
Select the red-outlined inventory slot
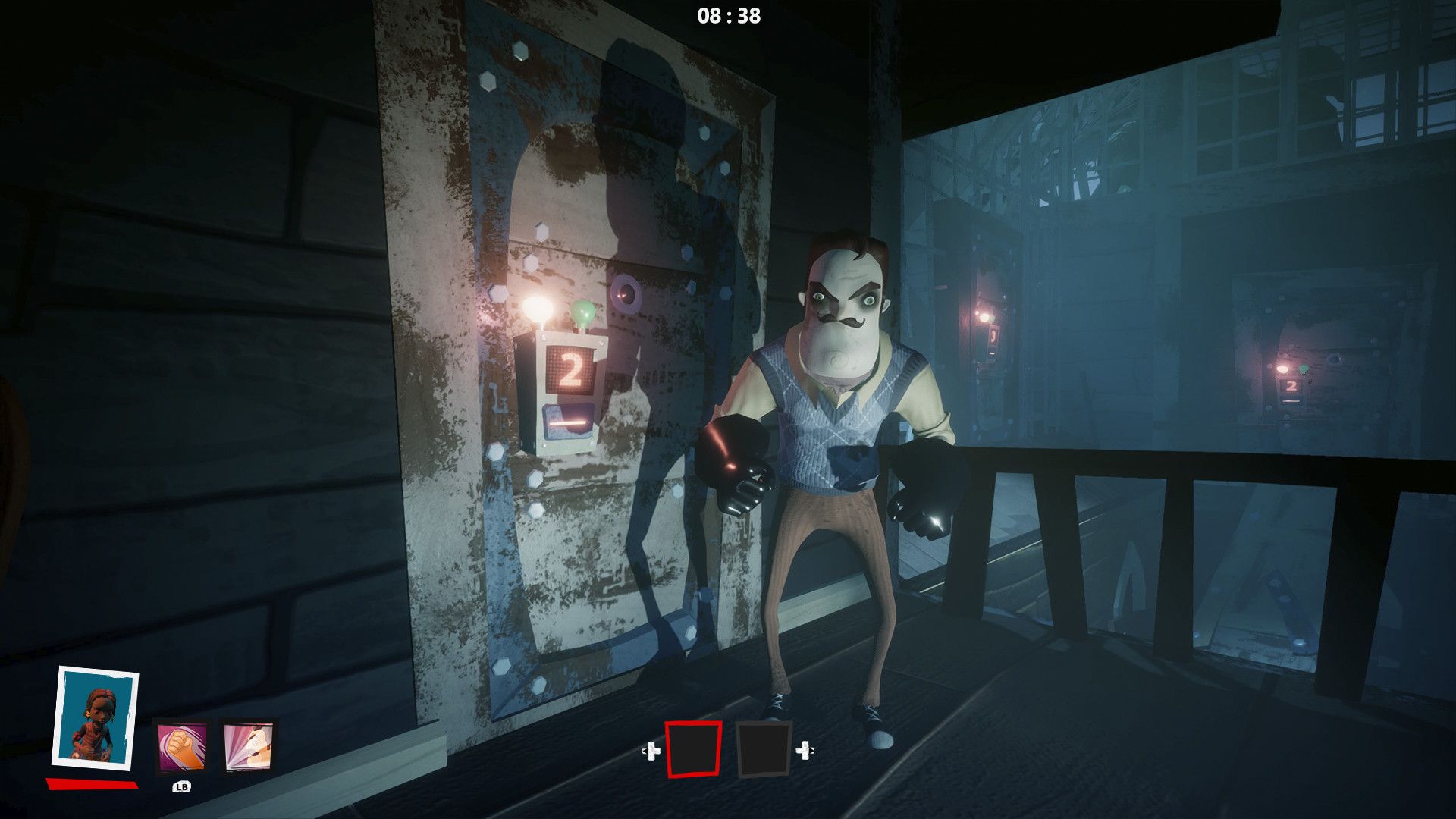(x=693, y=750)
